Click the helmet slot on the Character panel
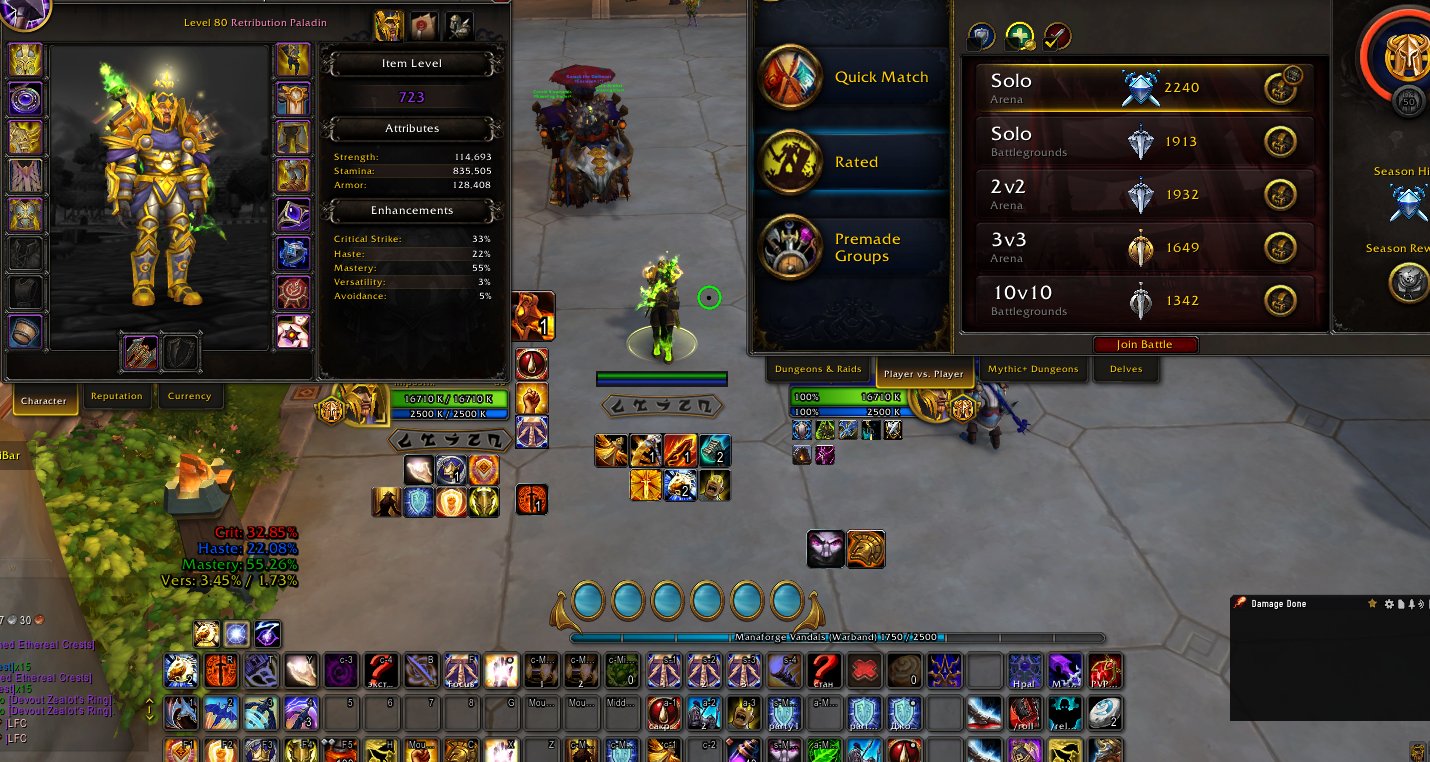This screenshot has height=762, width=1430. point(25,60)
